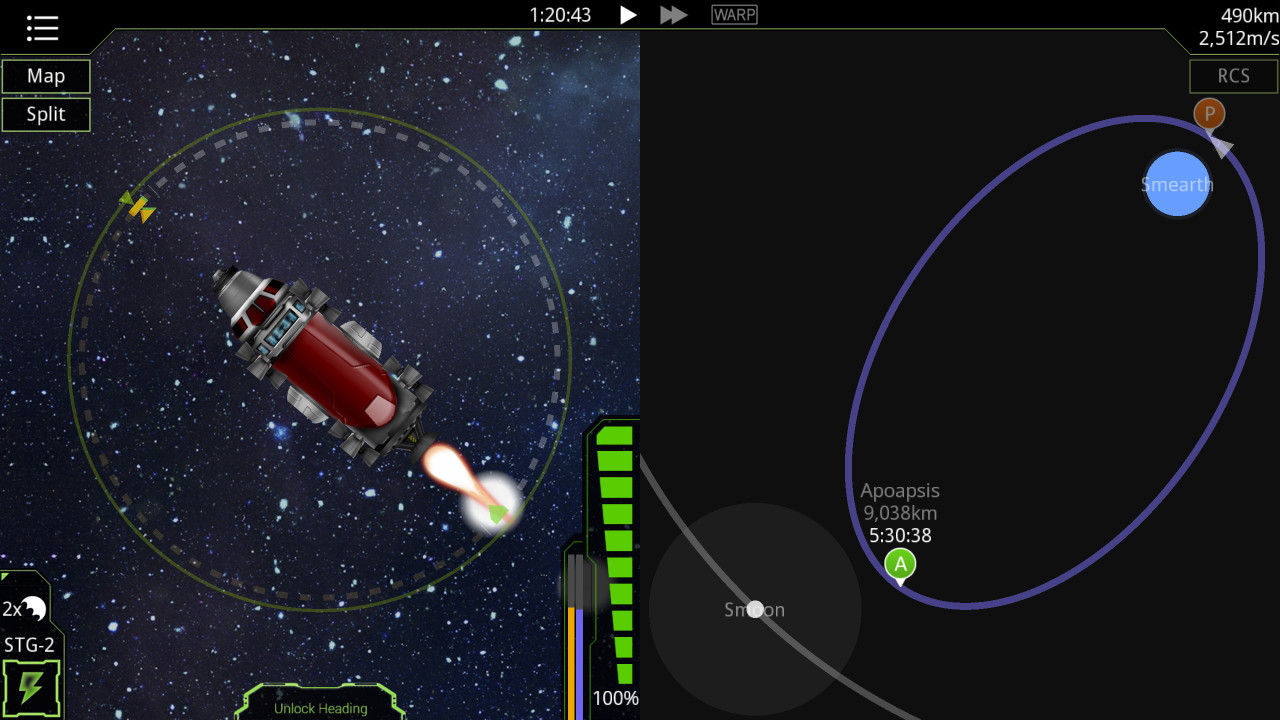
Task: Activate the STG-2 battery stage icon
Action: tap(33, 683)
